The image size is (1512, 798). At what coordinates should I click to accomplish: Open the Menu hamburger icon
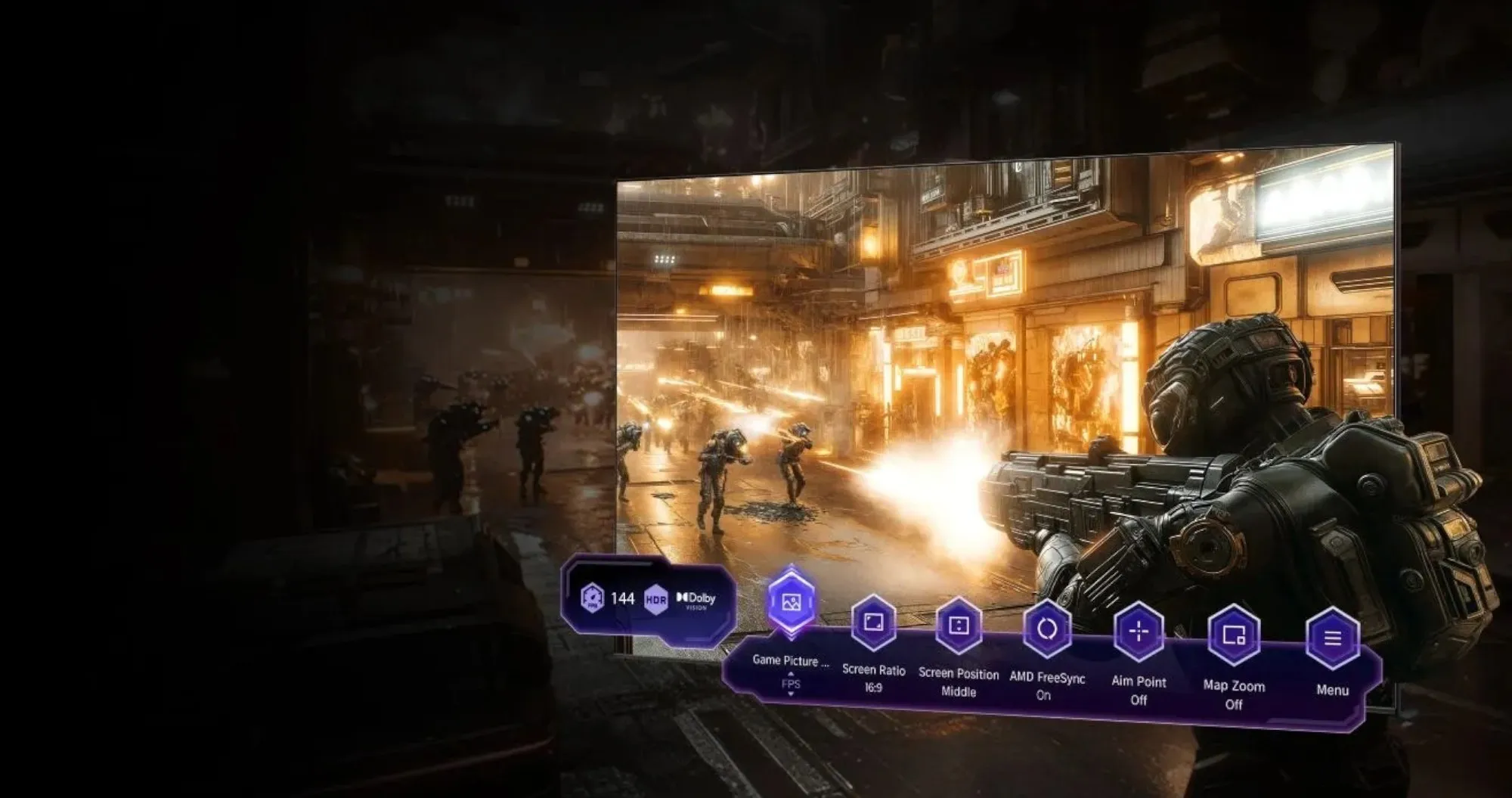[1332, 639]
